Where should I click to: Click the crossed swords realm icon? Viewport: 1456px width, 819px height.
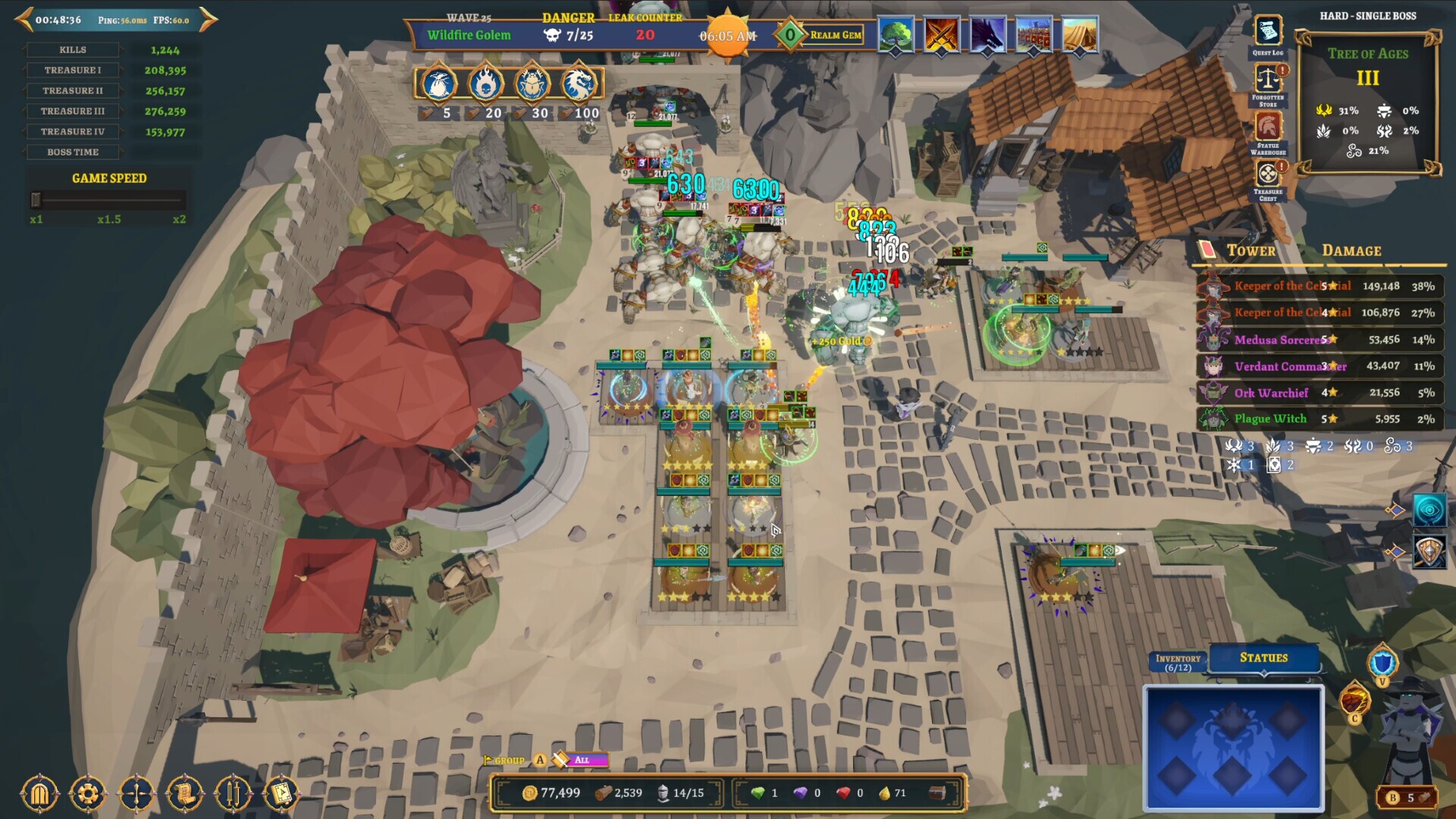(x=942, y=35)
